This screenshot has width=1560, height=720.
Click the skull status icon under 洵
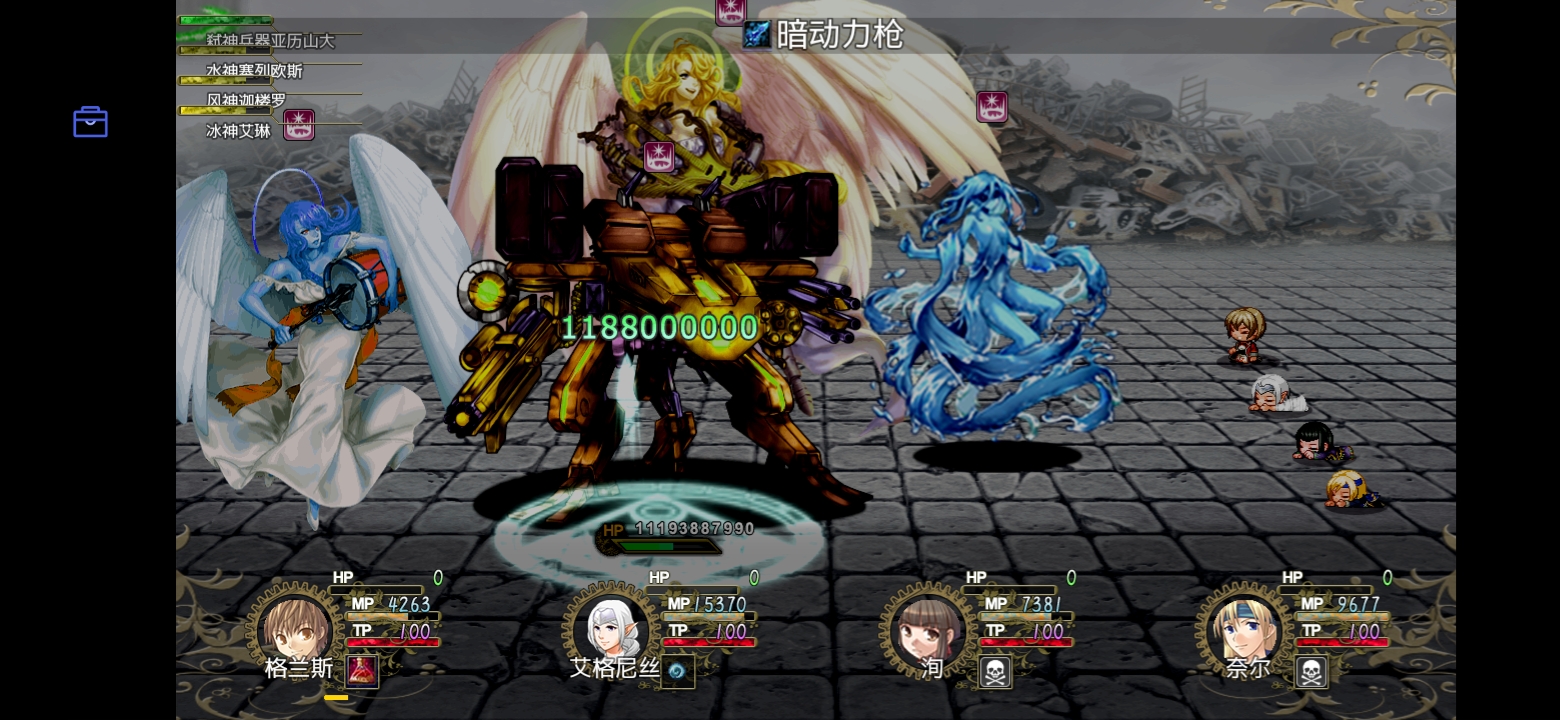(994, 671)
